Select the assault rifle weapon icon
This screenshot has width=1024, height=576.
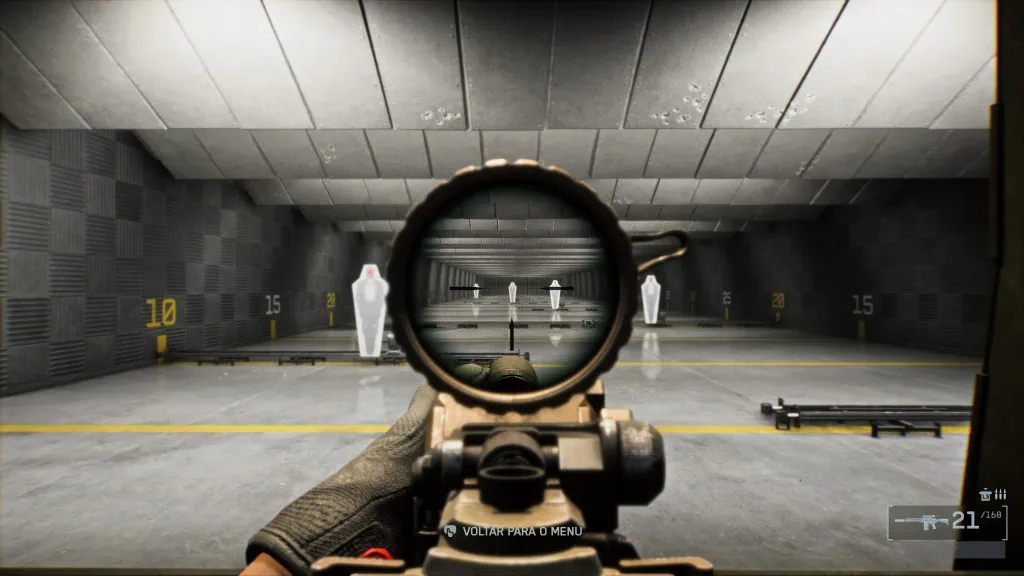(920, 521)
